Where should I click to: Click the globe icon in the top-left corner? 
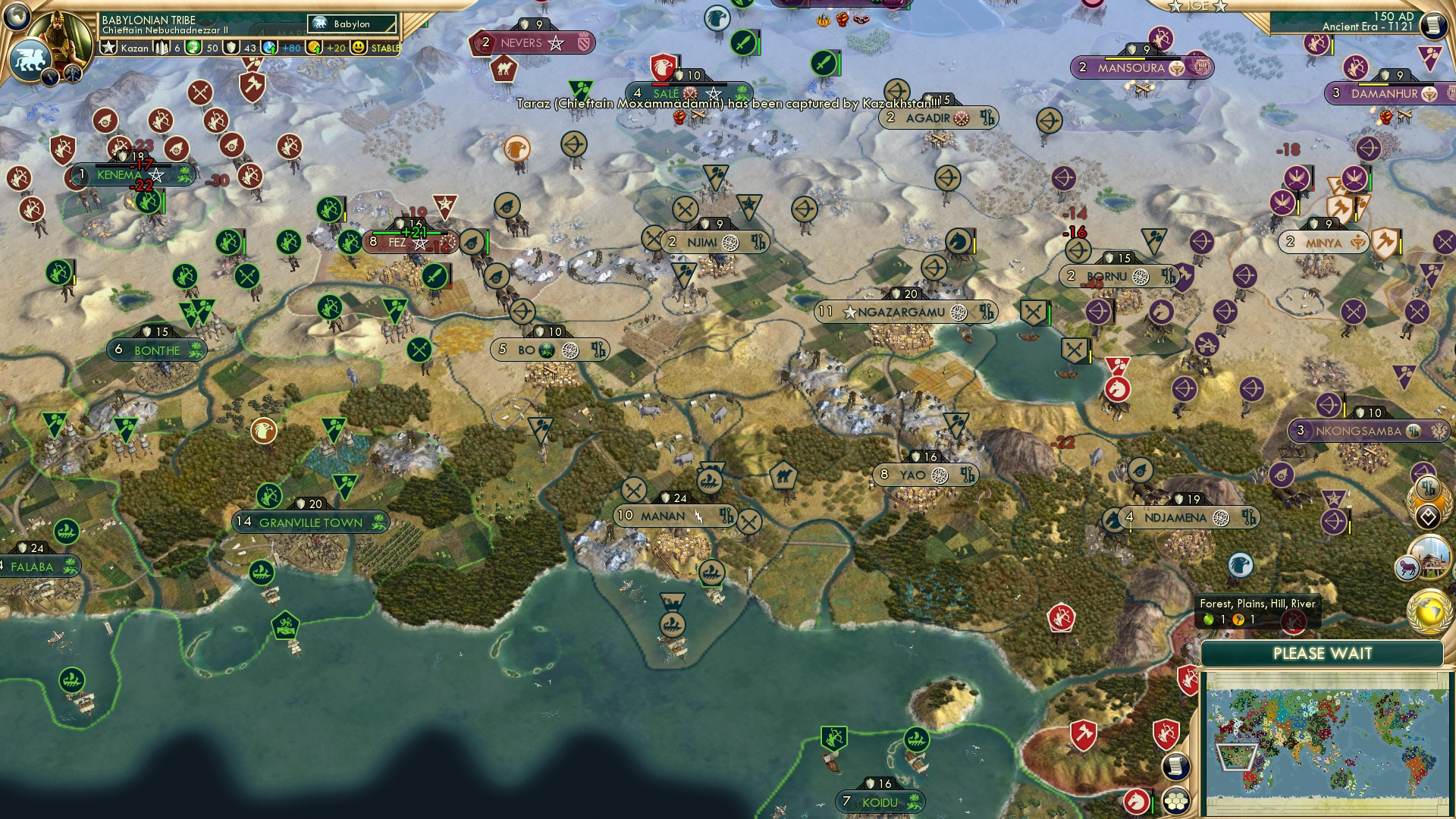(x=17, y=16)
